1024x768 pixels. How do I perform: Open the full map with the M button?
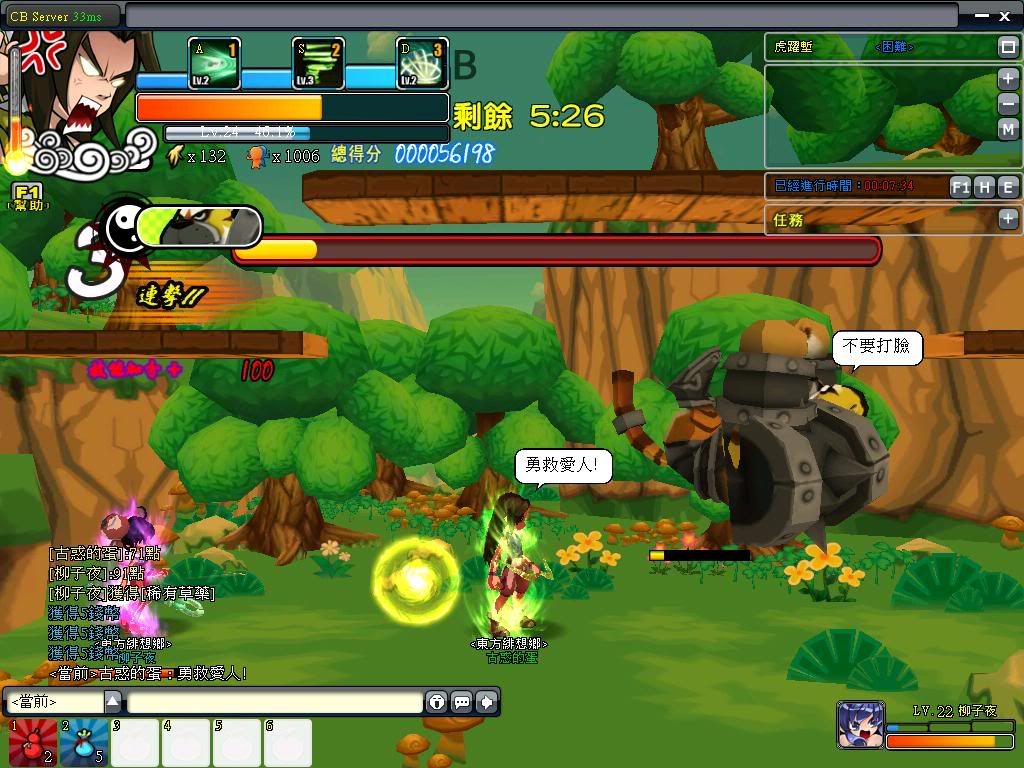pos(1008,129)
